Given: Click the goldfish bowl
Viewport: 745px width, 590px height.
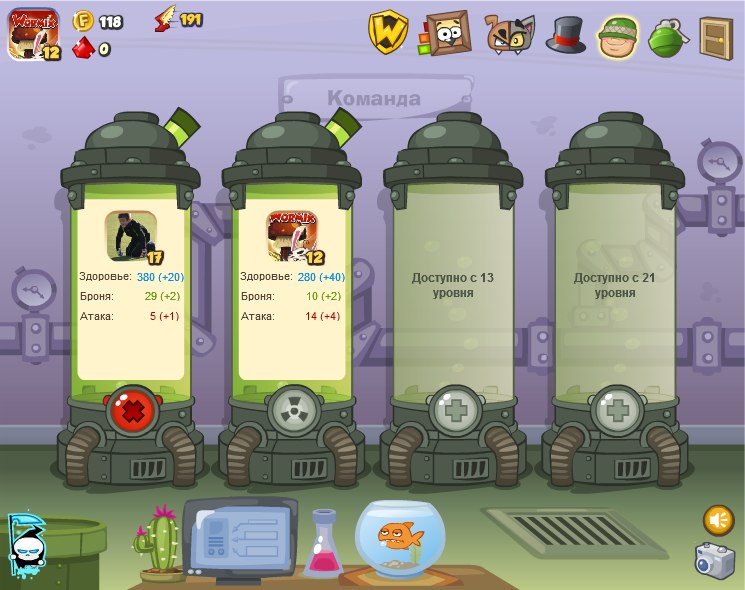Looking at the screenshot, I should click(x=400, y=538).
